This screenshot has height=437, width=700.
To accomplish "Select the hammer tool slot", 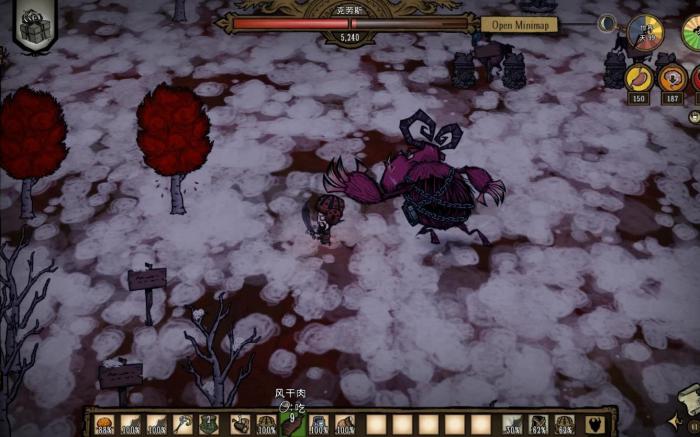I will point(183,424).
